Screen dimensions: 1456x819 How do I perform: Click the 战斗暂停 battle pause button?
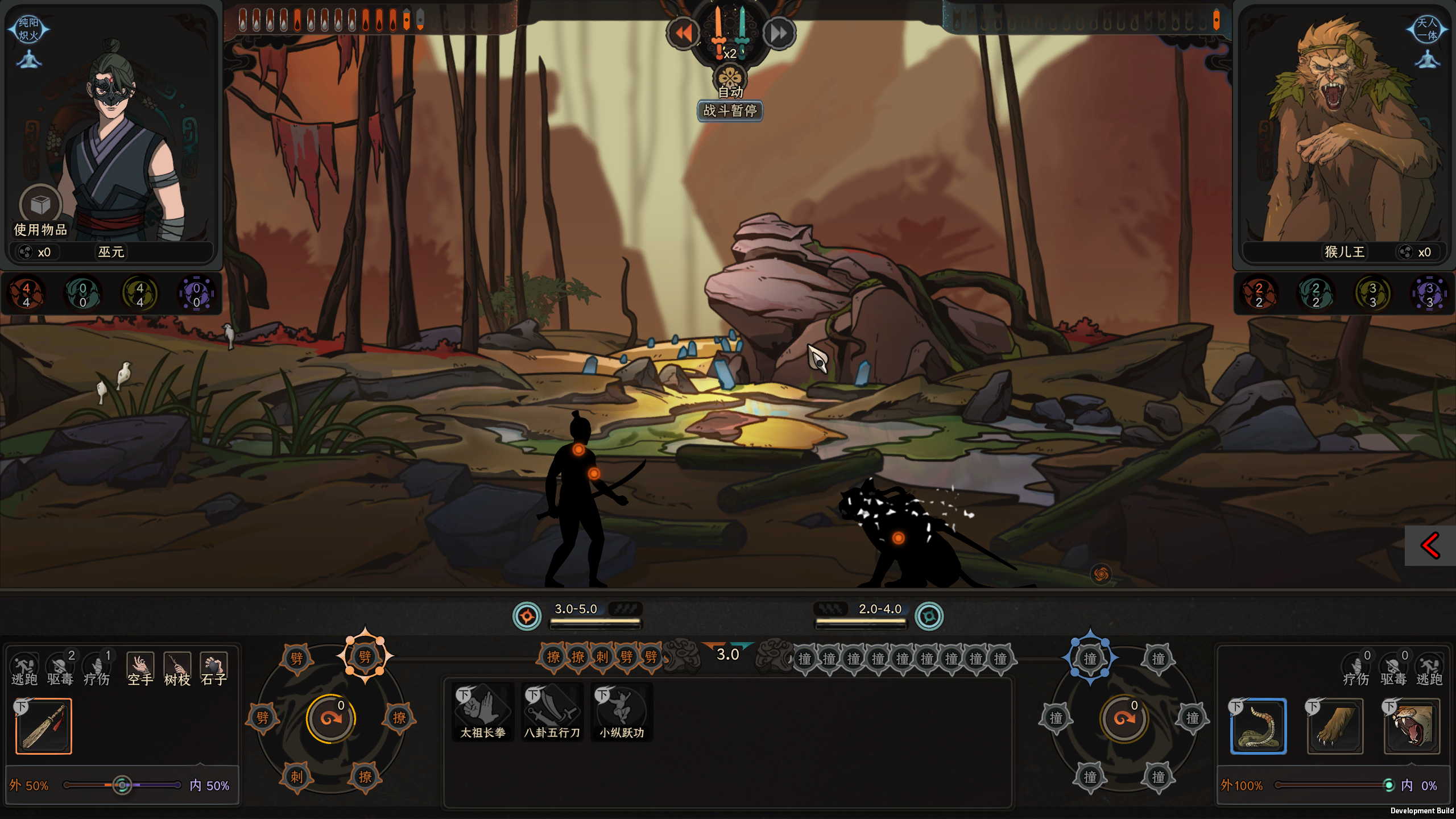[730, 110]
